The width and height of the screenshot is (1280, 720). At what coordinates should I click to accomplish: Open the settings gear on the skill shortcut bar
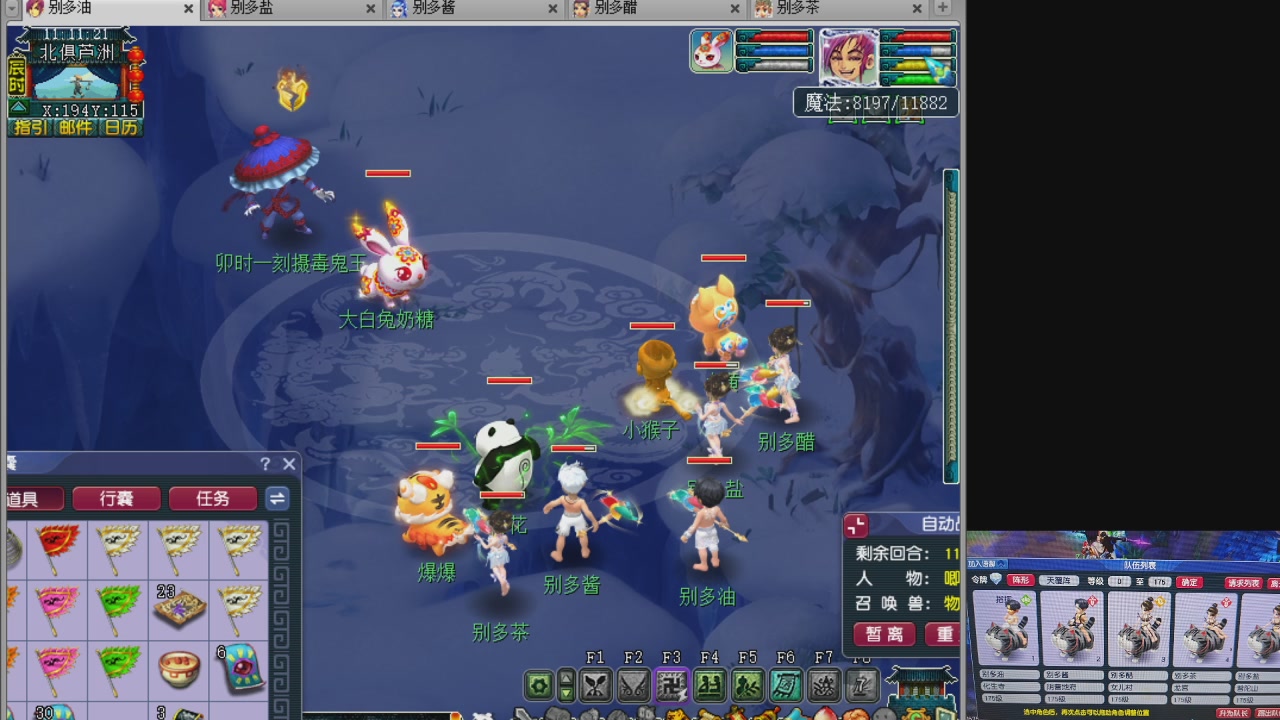click(536, 685)
